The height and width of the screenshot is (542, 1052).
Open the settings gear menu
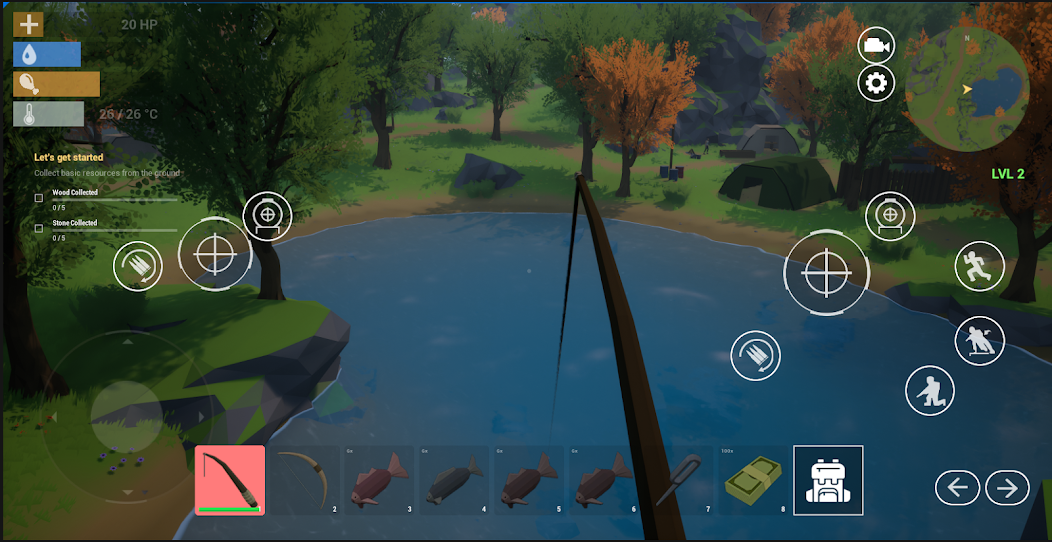click(x=876, y=83)
